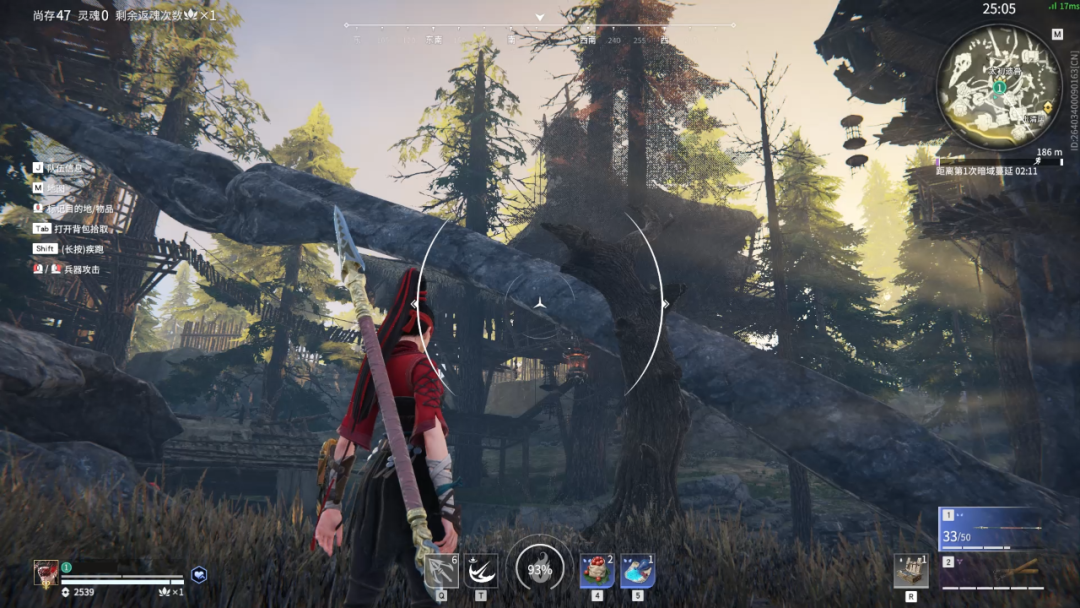Click the blue hexagon armor badge
The height and width of the screenshot is (608, 1080).
click(200, 575)
